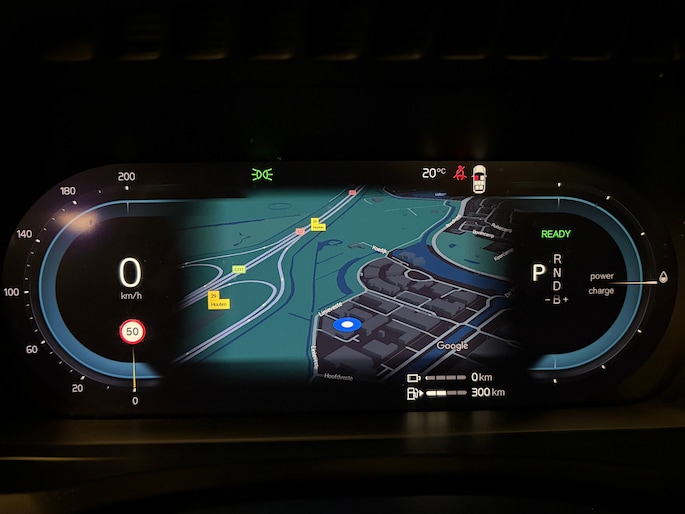Click the car door status icon

[x=481, y=177]
